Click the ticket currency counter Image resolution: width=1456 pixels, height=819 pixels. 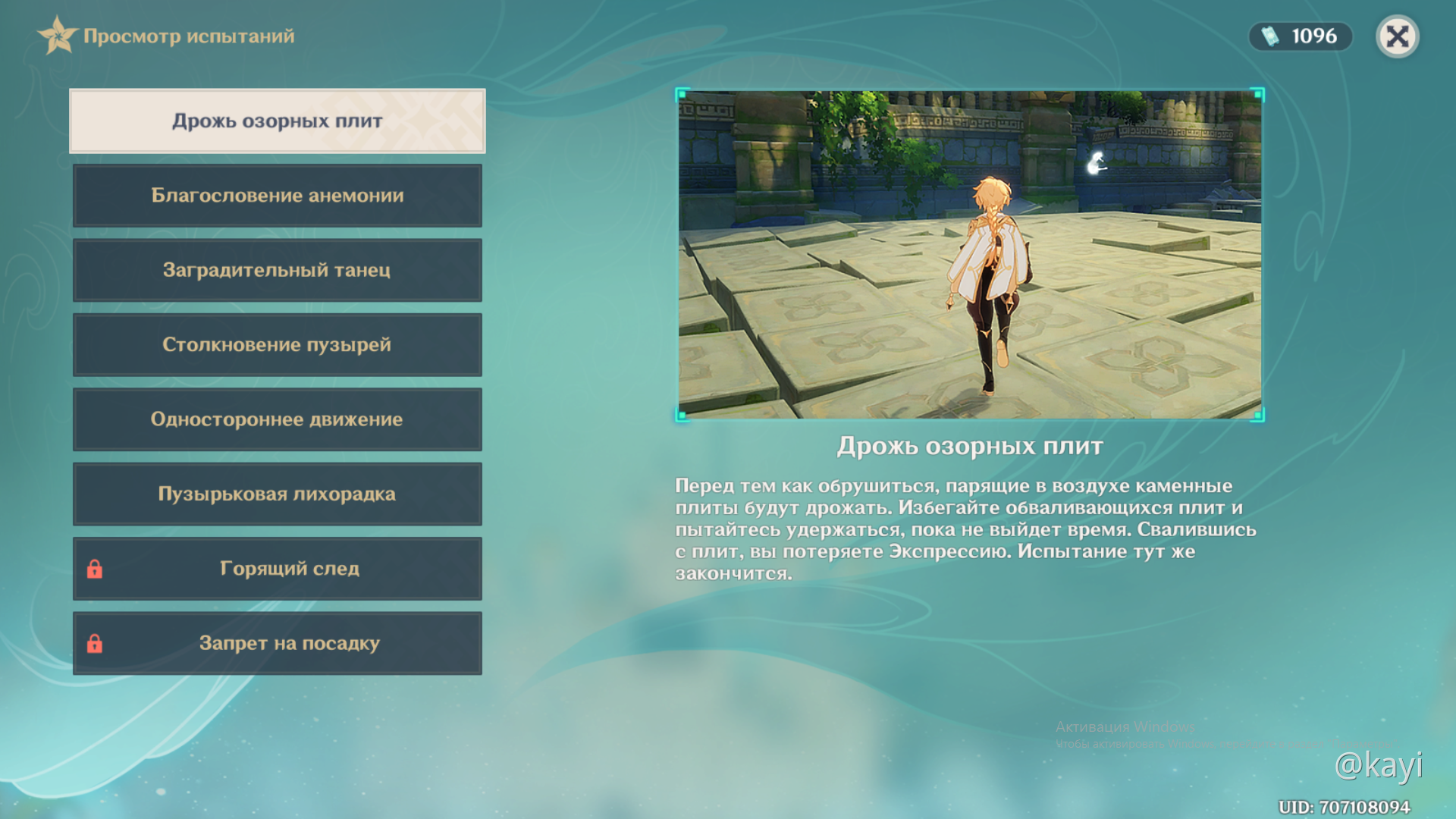pos(1300,36)
